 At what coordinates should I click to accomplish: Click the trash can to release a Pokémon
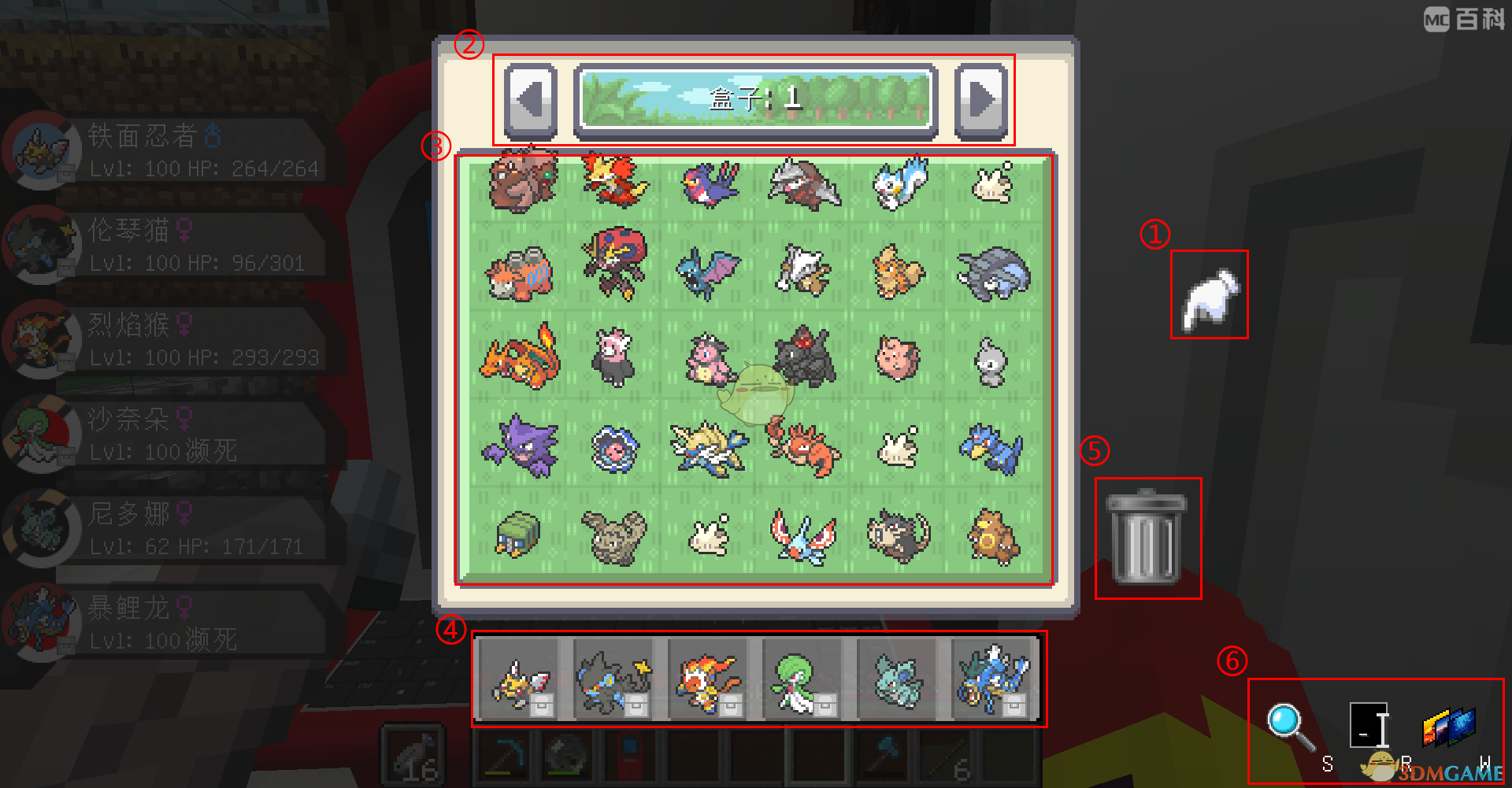point(1147,538)
